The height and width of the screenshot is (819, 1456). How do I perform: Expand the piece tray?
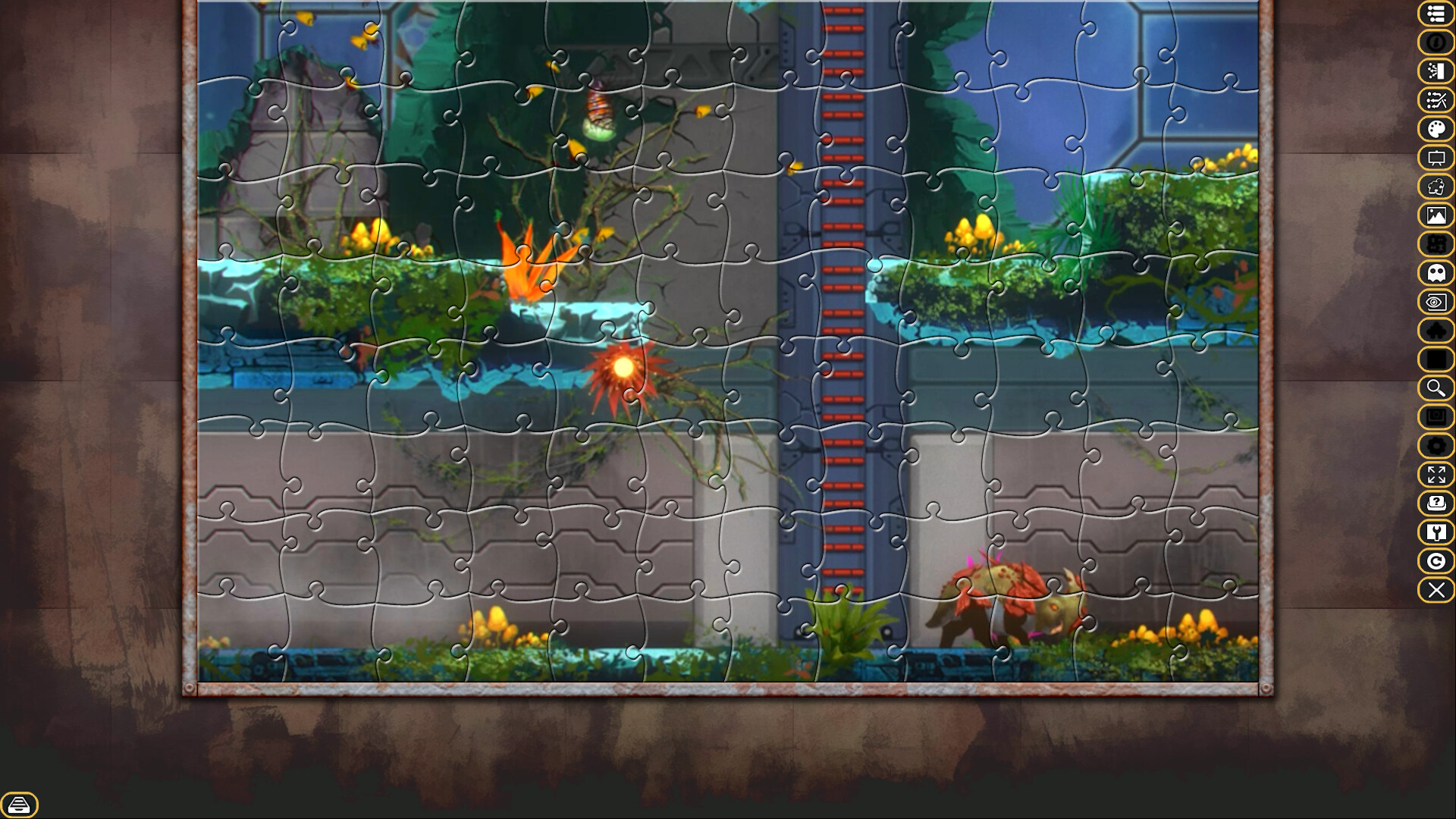pyautogui.click(x=20, y=802)
